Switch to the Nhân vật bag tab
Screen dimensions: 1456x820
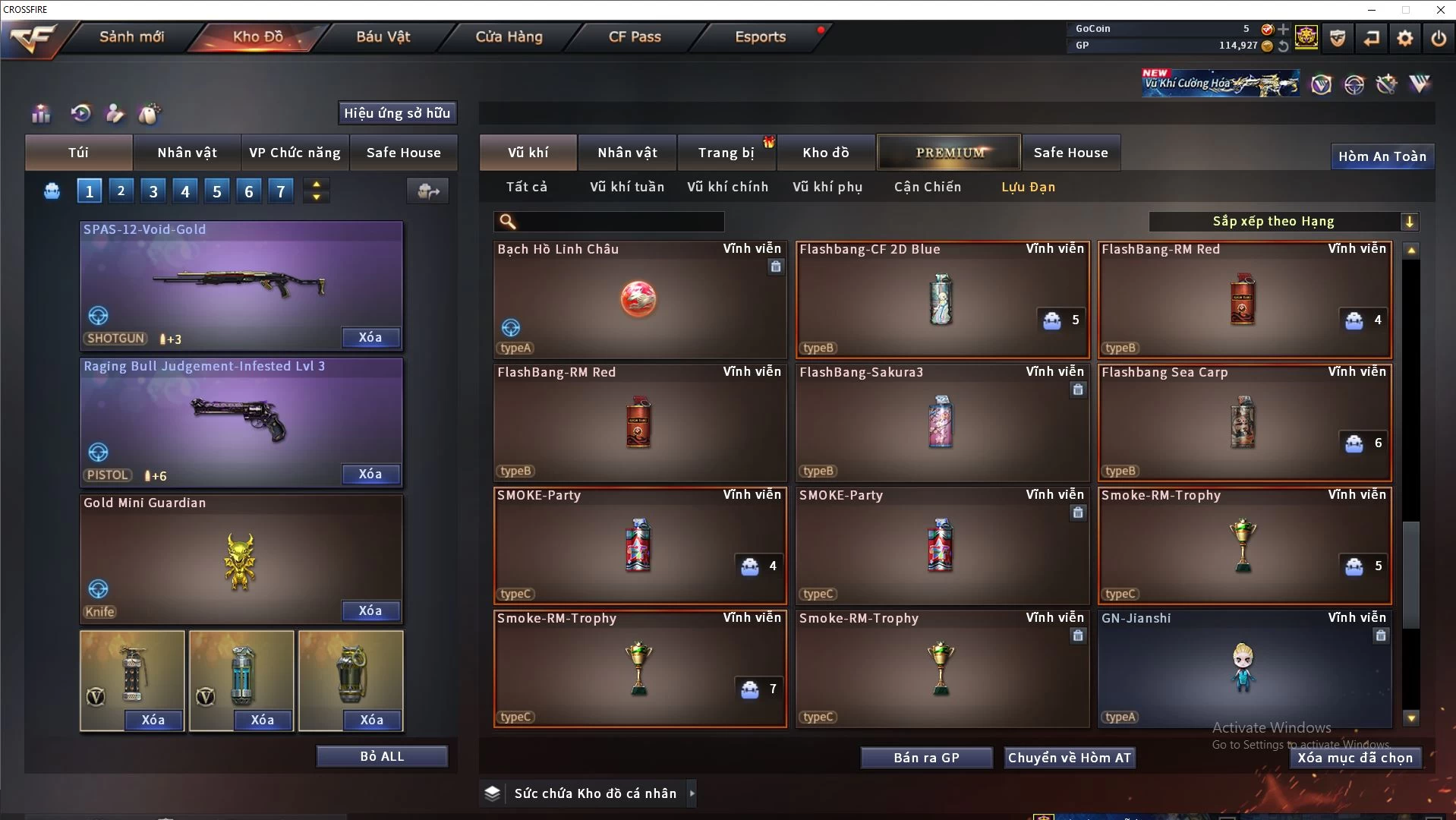click(x=187, y=153)
